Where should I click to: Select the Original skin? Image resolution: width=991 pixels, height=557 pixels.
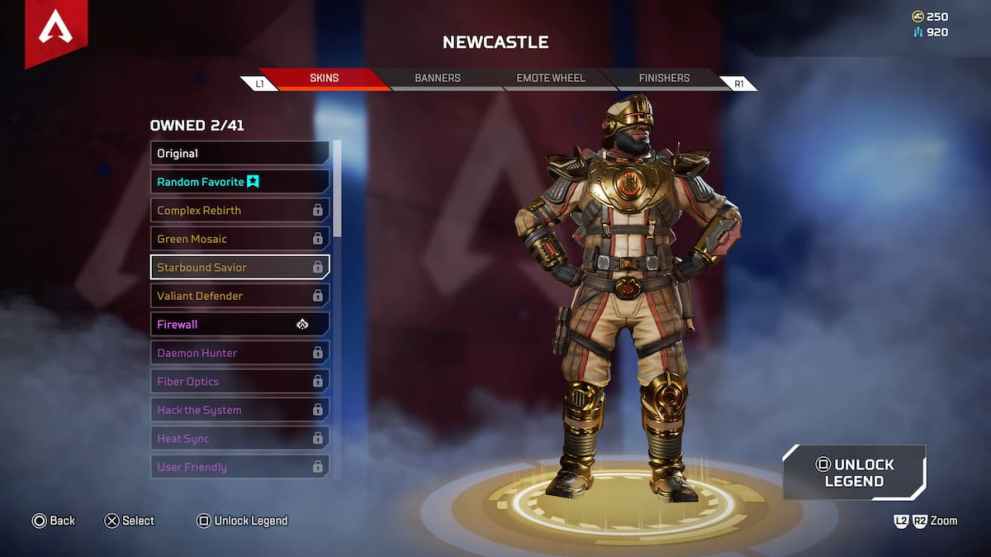pos(240,154)
